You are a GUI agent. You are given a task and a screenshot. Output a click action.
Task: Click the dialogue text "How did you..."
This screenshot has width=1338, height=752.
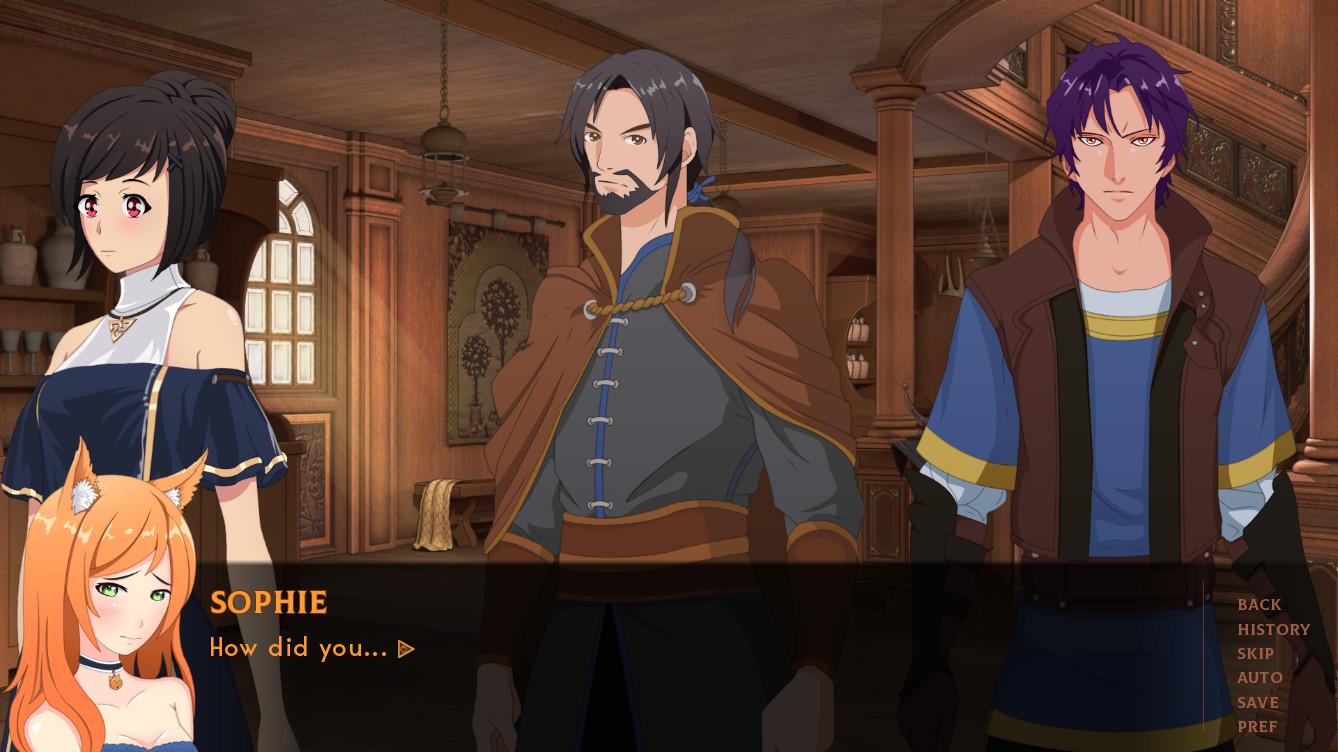(x=295, y=647)
